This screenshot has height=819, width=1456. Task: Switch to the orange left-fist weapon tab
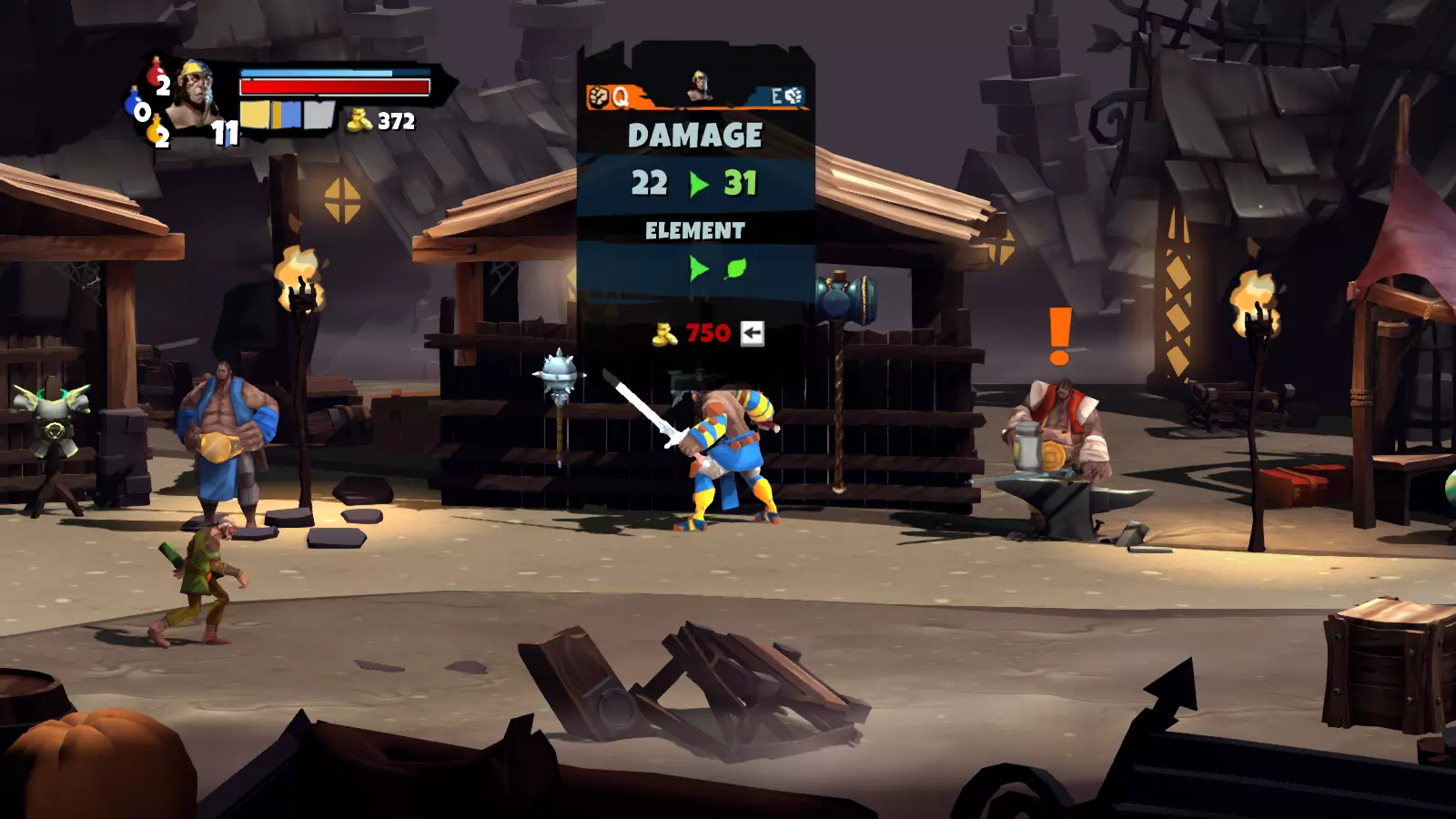(609, 96)
